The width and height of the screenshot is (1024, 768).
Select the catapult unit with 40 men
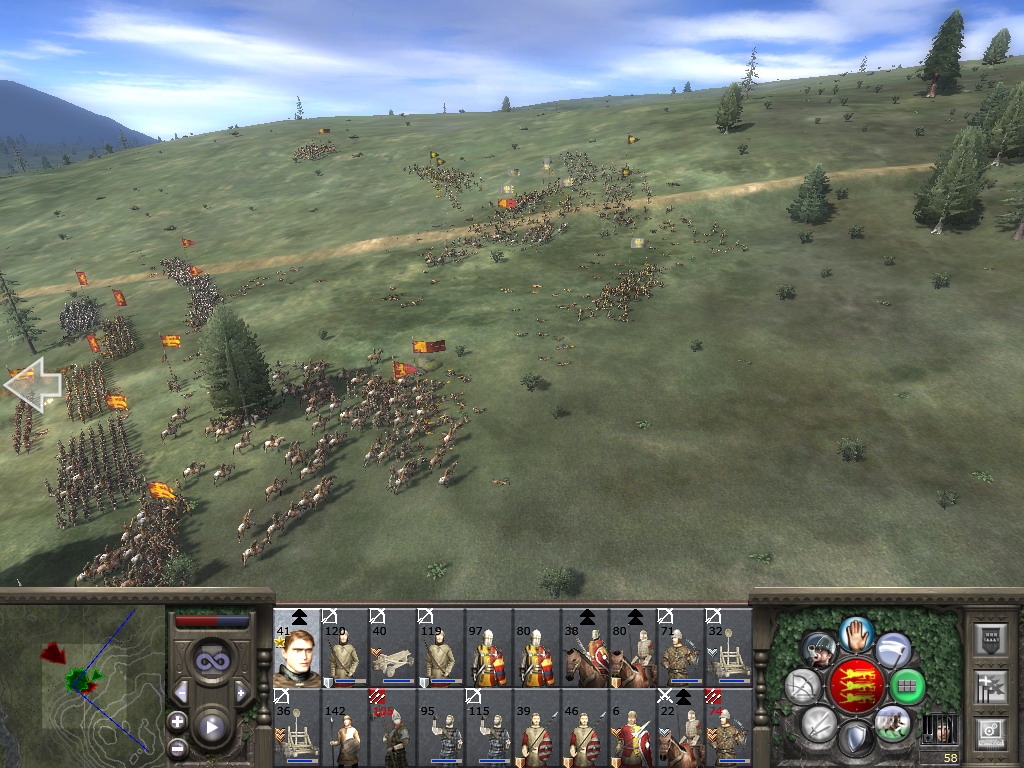click(x=392, y=648)
